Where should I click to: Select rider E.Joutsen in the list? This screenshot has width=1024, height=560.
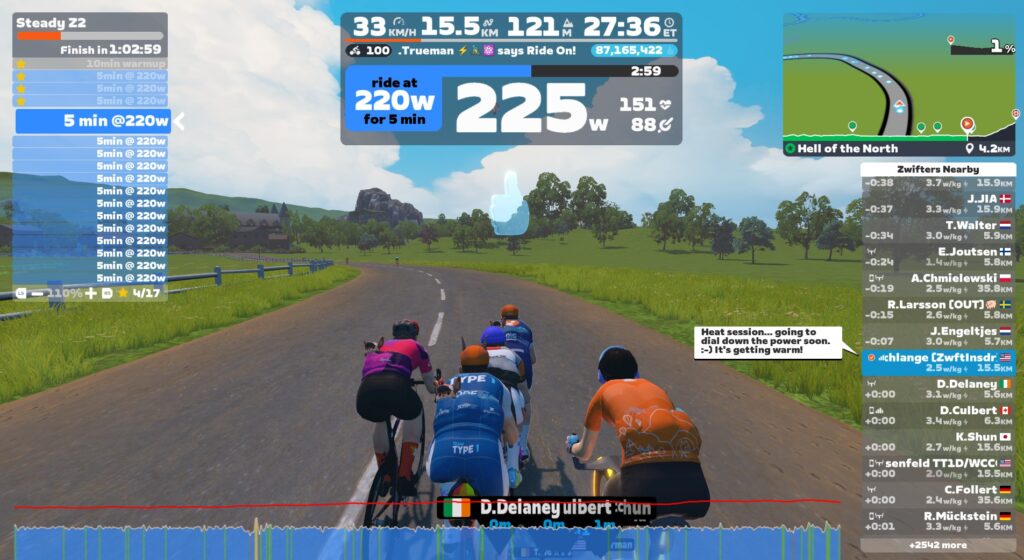pos(938,257)
